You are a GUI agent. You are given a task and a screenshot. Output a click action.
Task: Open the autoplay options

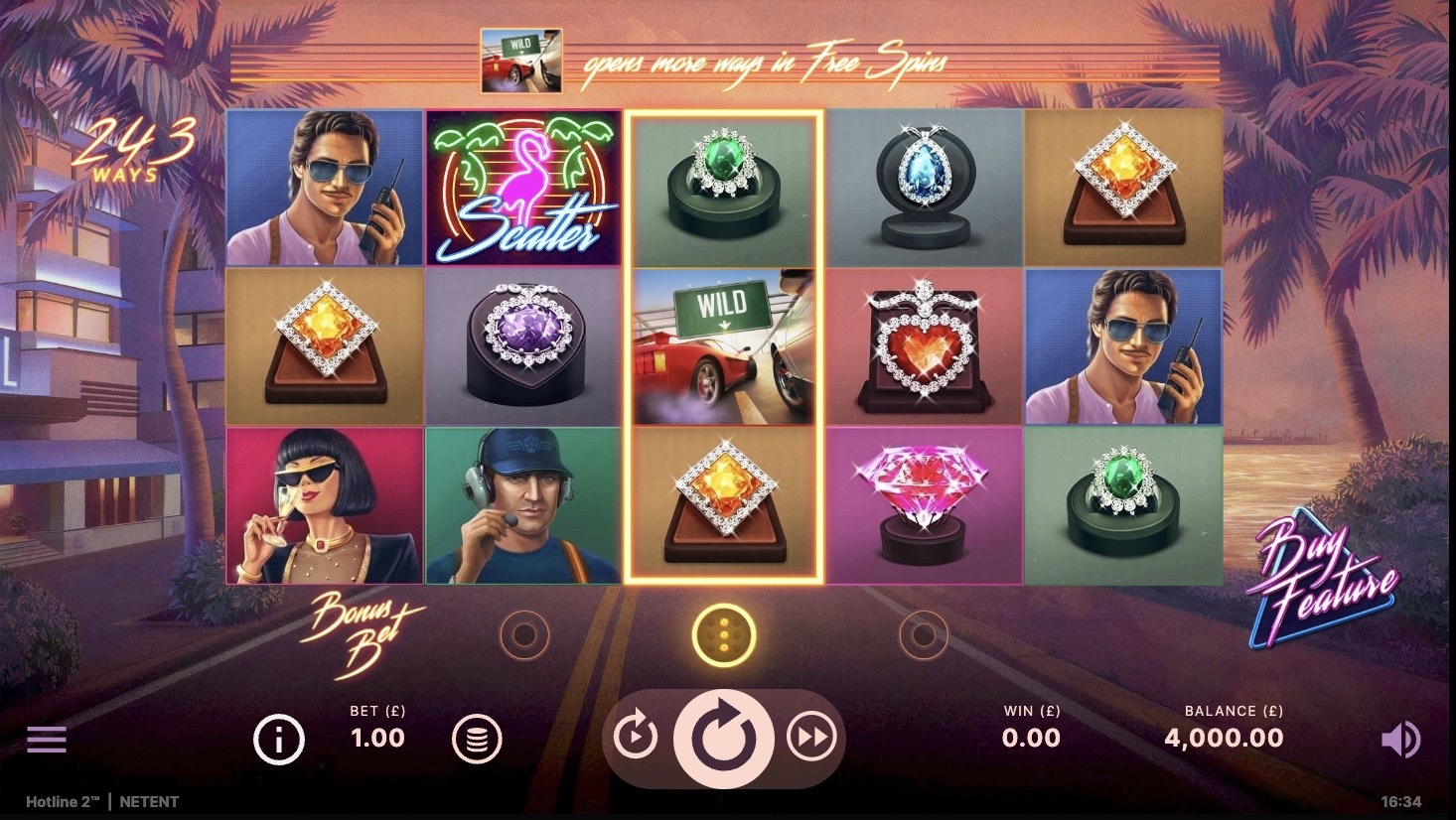point(635,738)
